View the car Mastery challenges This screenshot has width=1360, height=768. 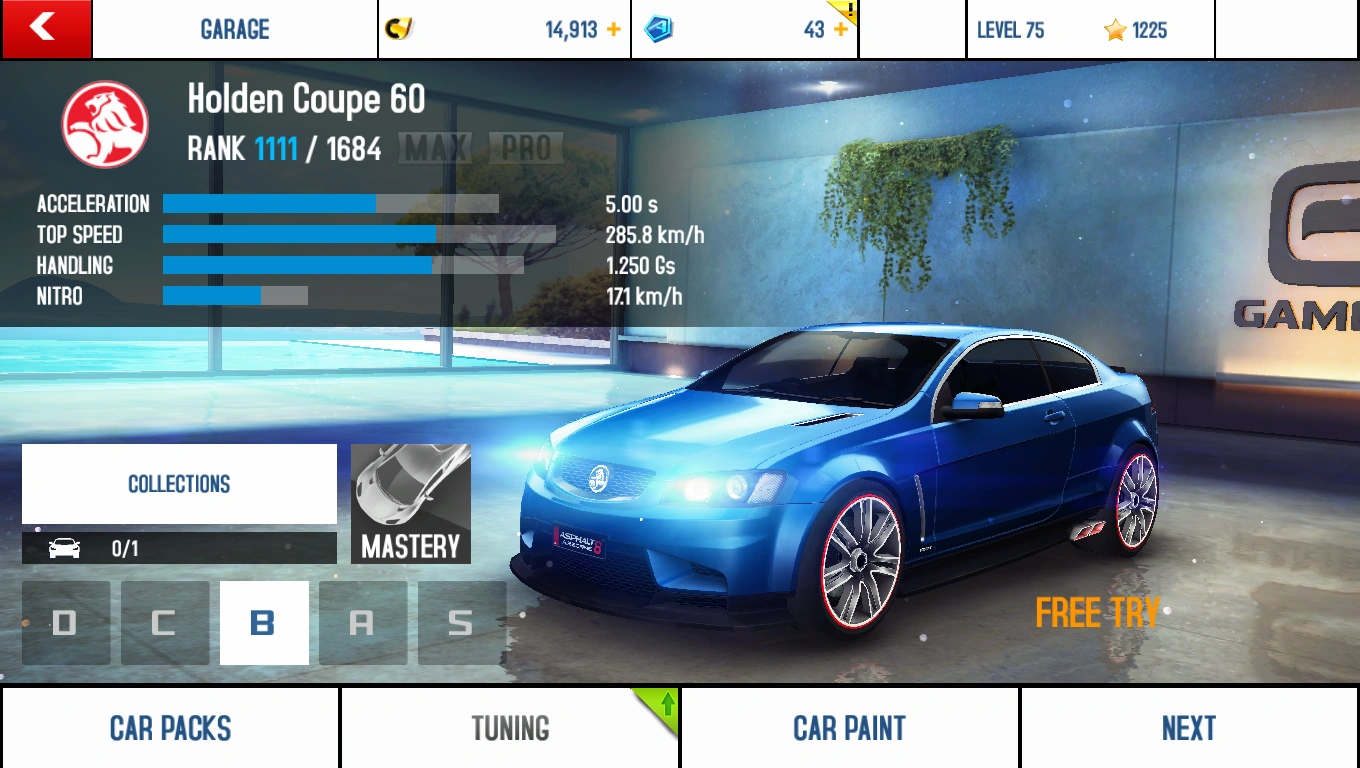point(411,504)
